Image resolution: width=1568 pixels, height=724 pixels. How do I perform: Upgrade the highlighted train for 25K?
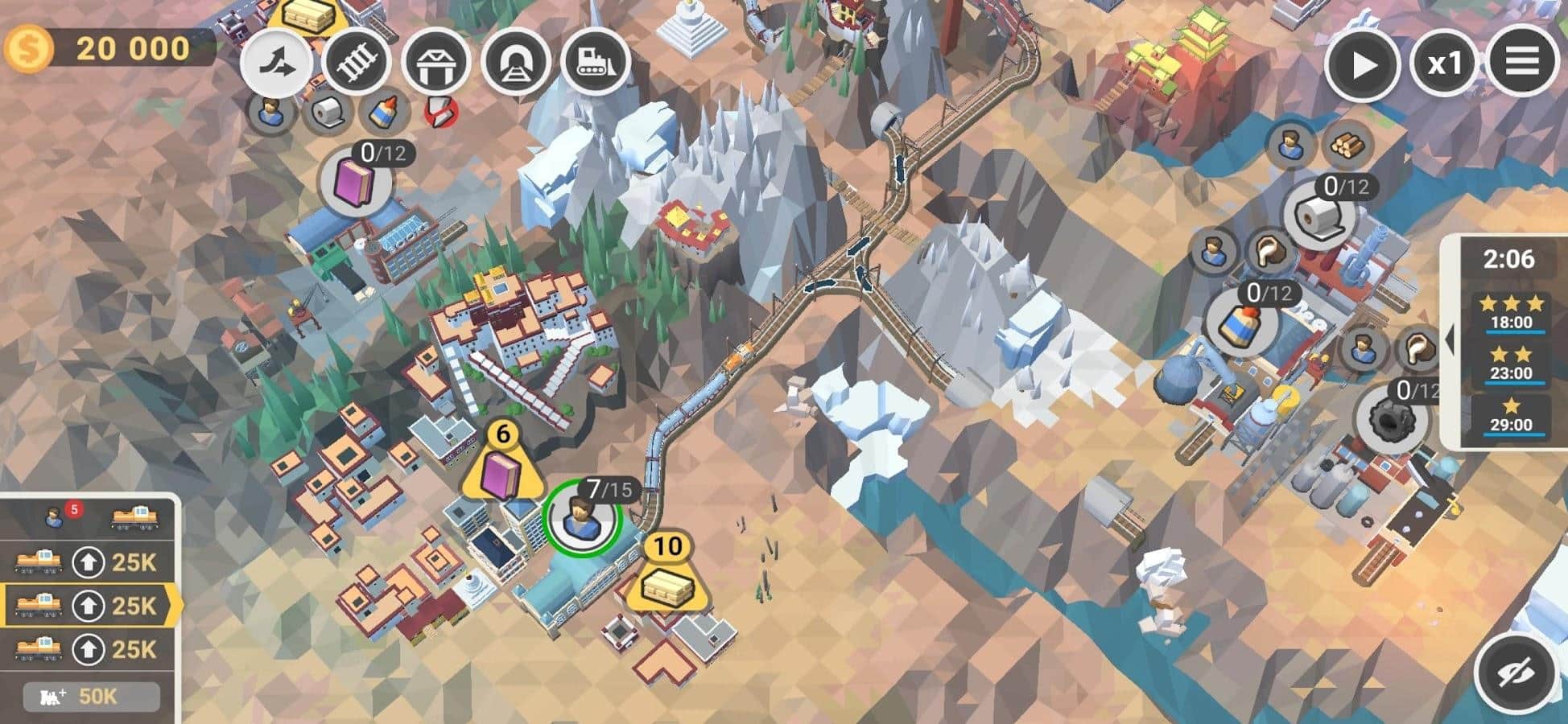[89, 606]
